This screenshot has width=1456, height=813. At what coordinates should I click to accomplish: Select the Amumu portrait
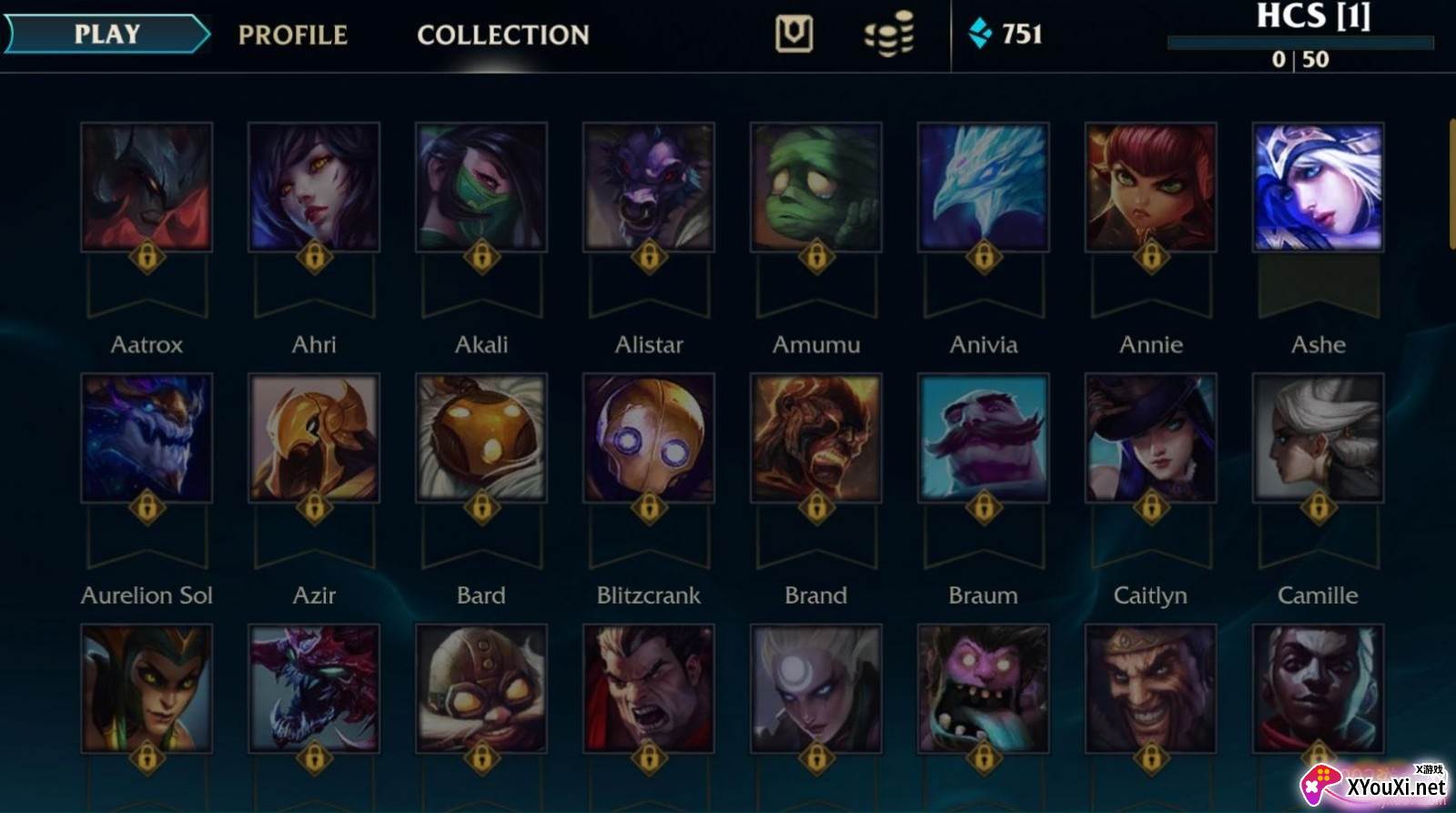point(816,188)
